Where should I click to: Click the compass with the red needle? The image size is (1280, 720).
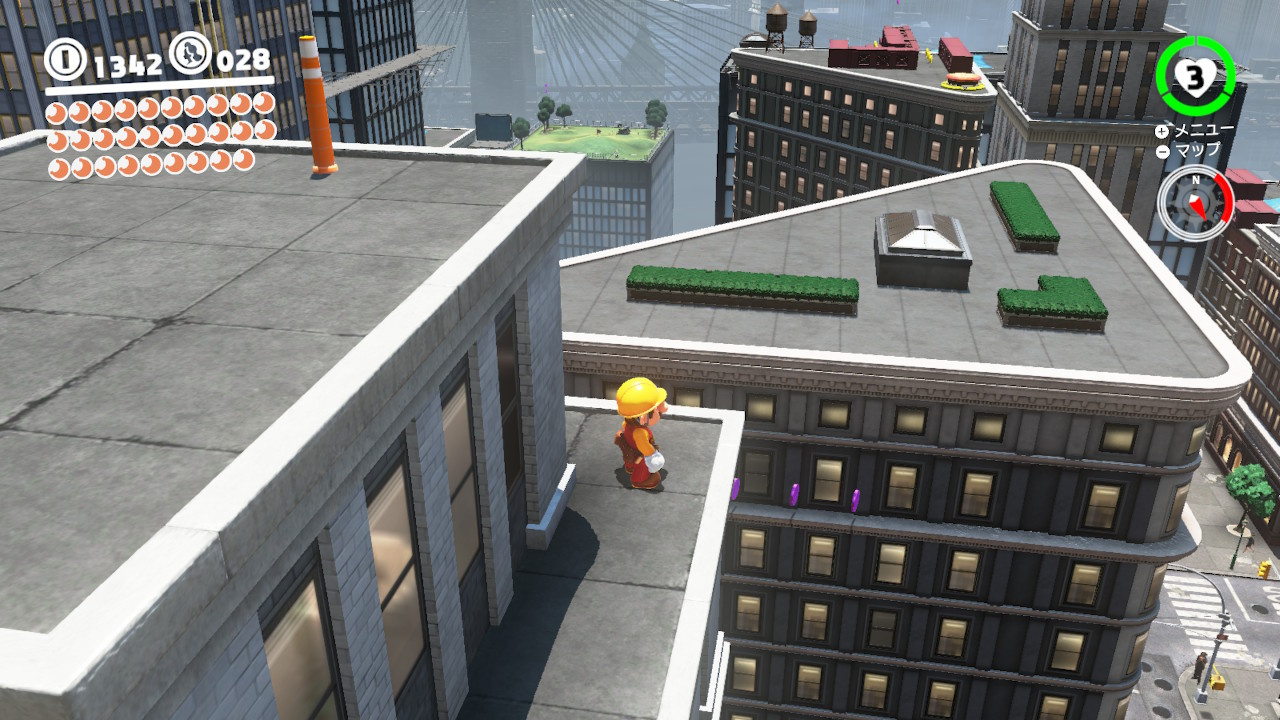[x=1195, y=201]
